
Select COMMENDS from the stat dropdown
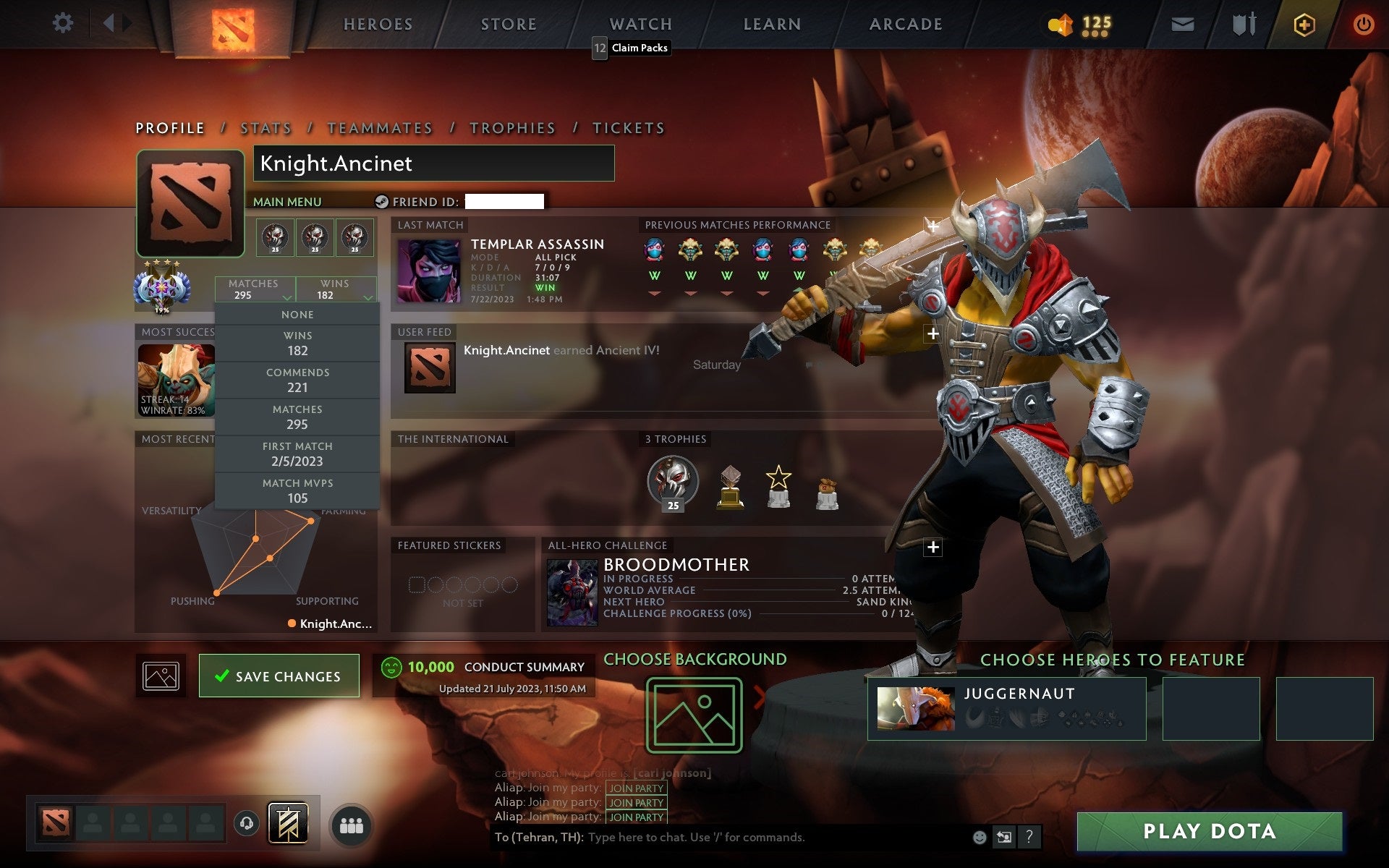(298, 380)
